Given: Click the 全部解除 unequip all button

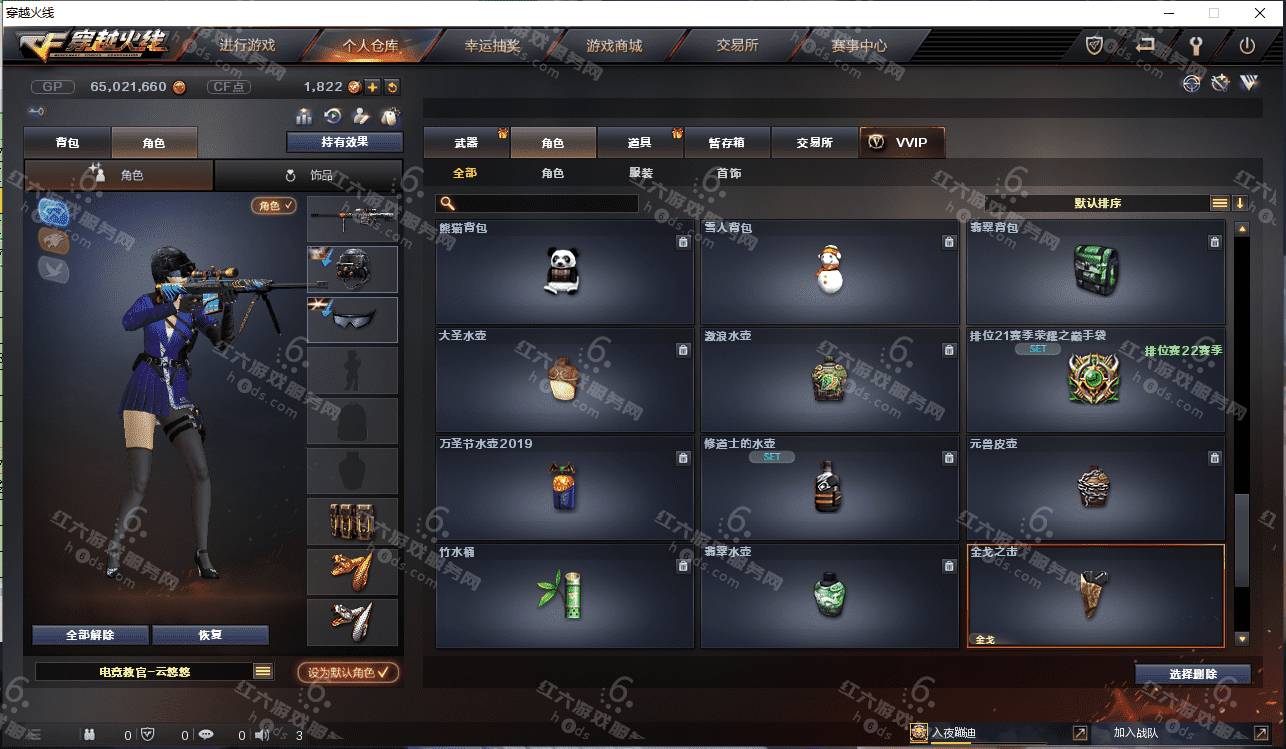Looking at the screenshot, I should (x=90, y=635).
